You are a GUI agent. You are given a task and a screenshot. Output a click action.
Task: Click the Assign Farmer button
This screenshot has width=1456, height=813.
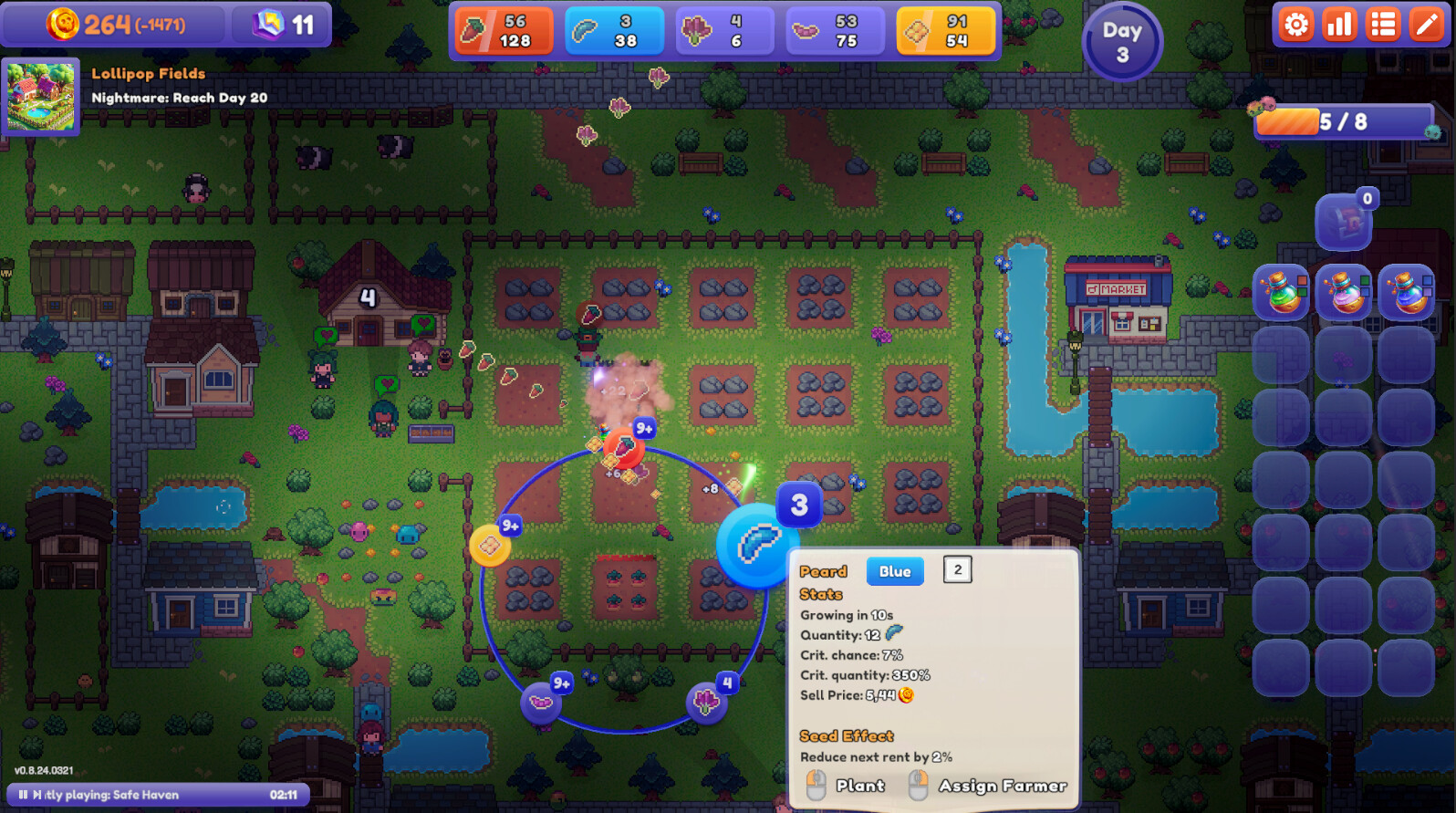coord(1005,786)
